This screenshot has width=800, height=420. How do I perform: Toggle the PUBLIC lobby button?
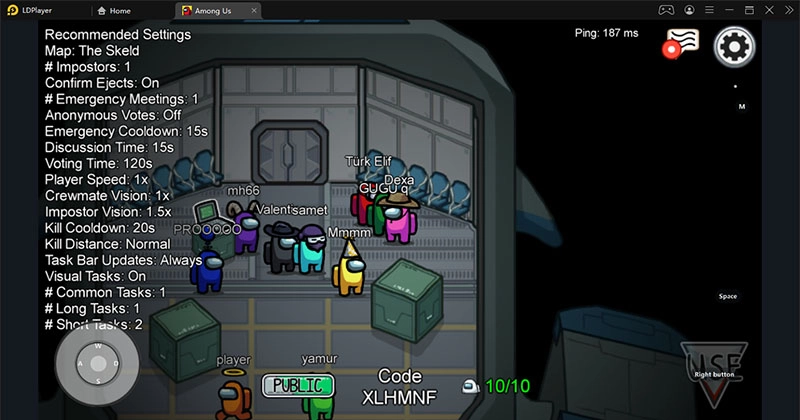297,384
